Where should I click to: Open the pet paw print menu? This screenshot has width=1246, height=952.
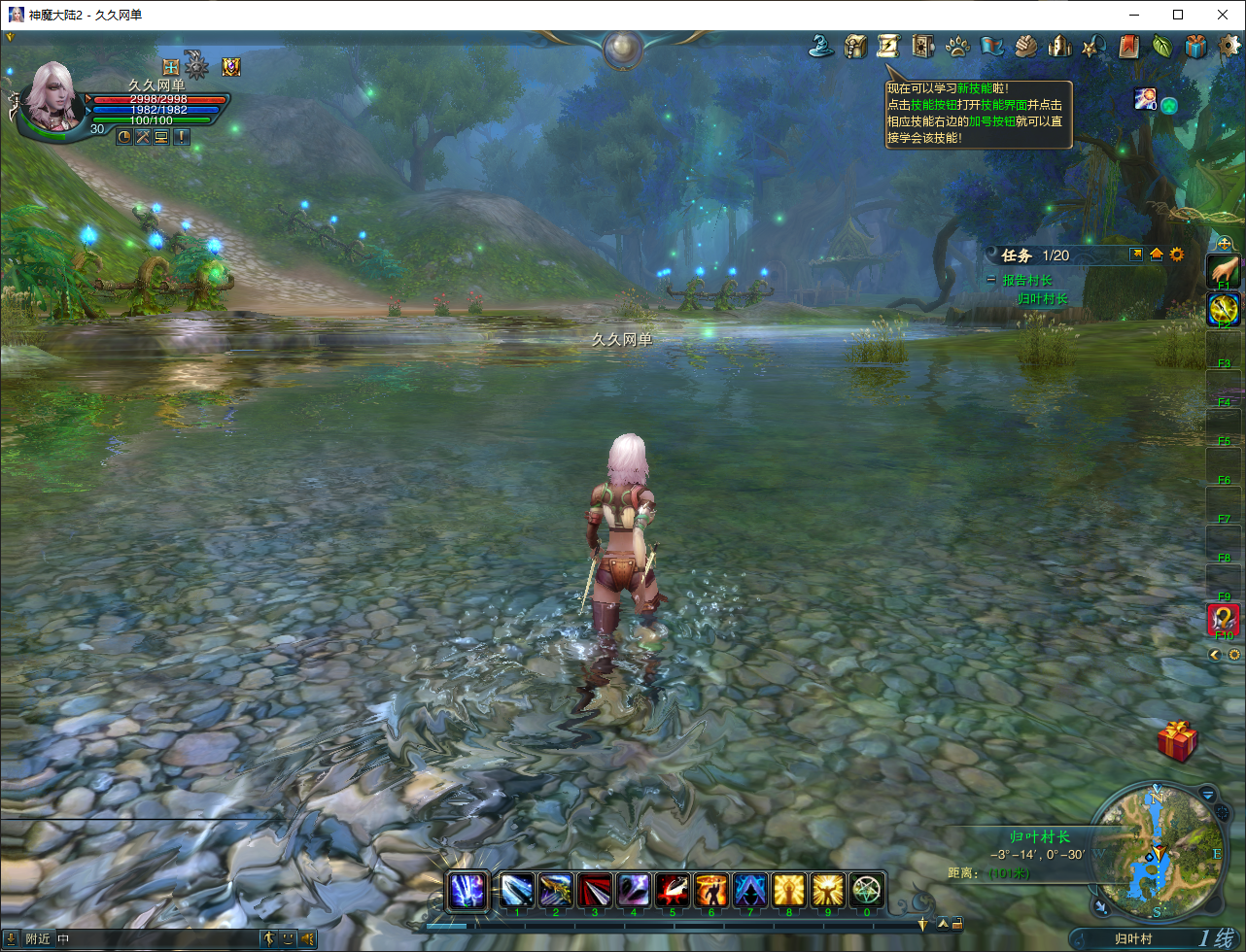(x=957, y=46)
